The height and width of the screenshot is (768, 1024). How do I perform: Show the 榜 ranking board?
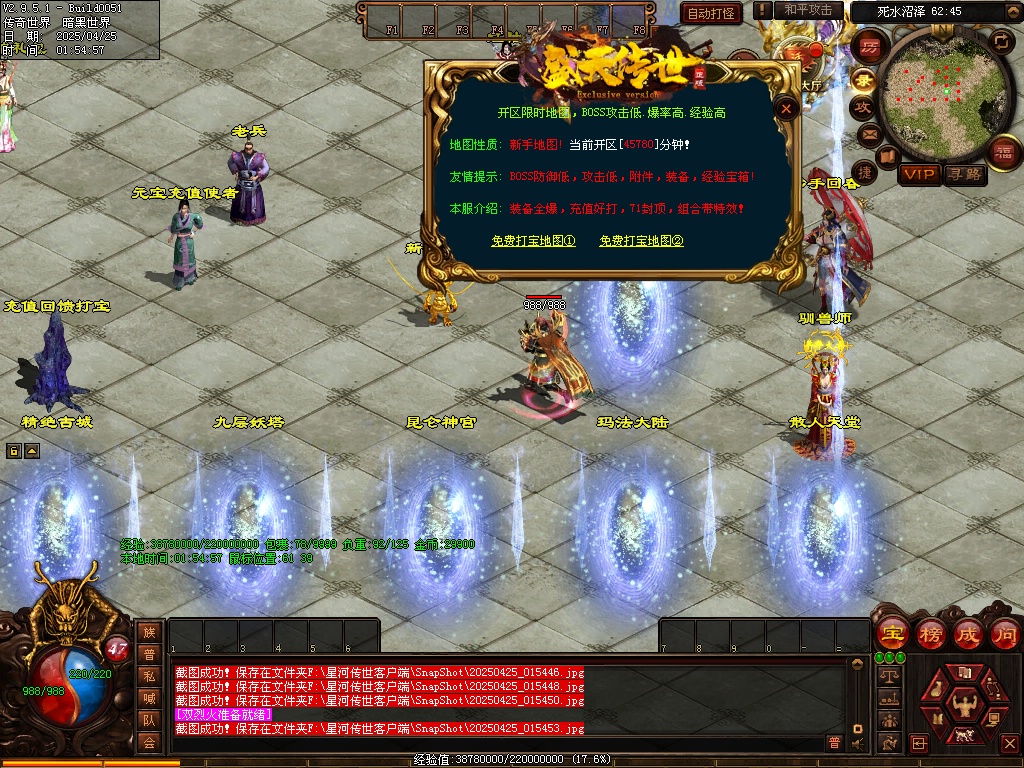pyautogui.click(x=930, y=634)
